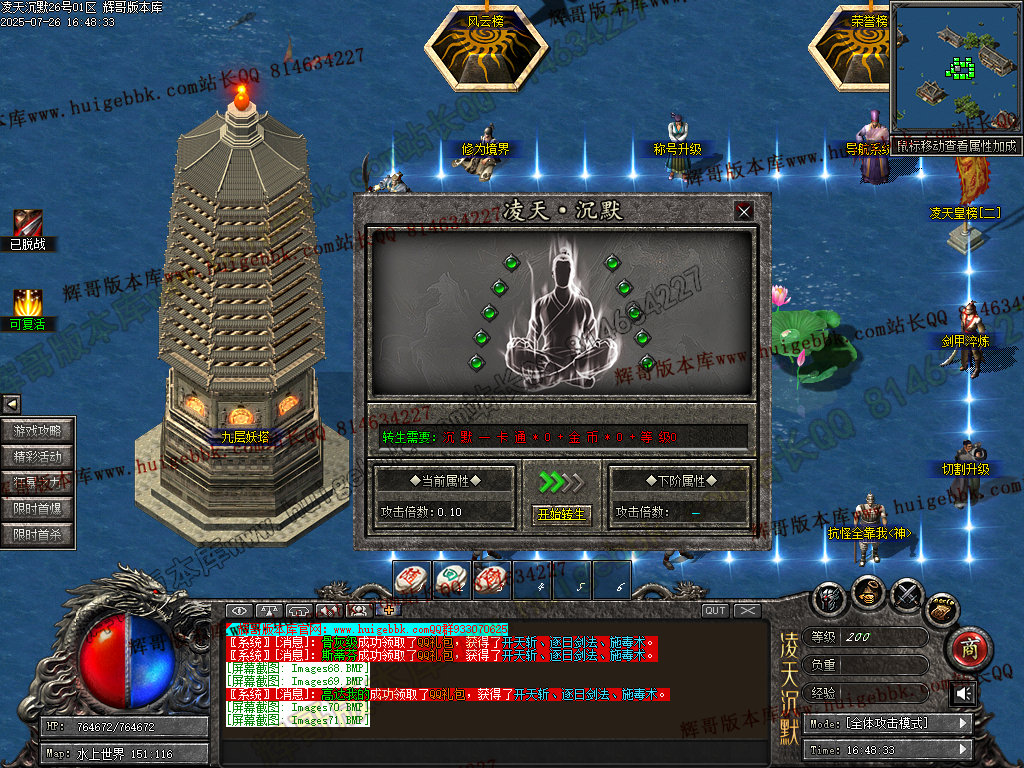Open the bag inventory icon
Viewport: 1024px width, 768px height.
tap(869, 592)
